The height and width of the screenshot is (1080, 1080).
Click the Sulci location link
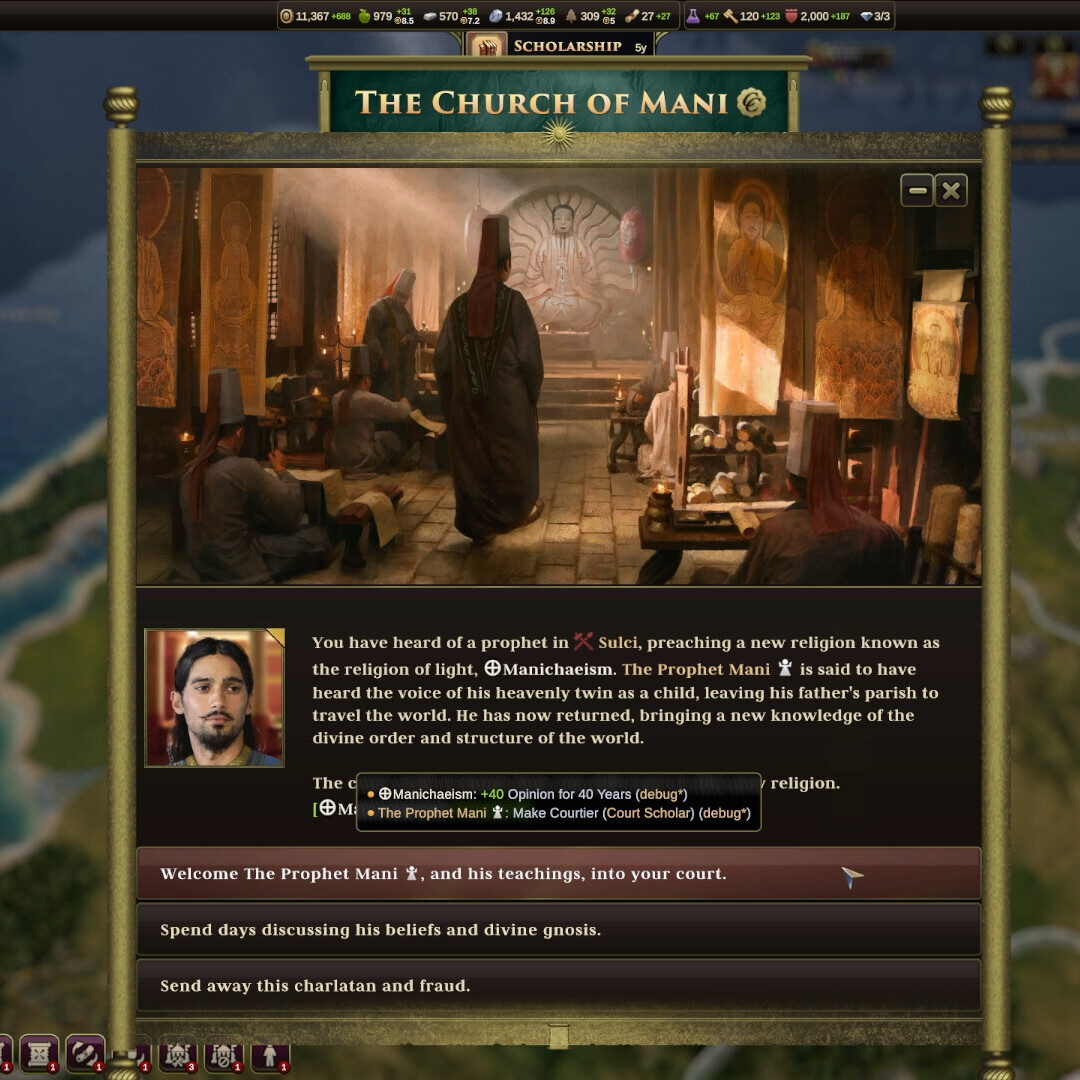(x=617, y=642)
